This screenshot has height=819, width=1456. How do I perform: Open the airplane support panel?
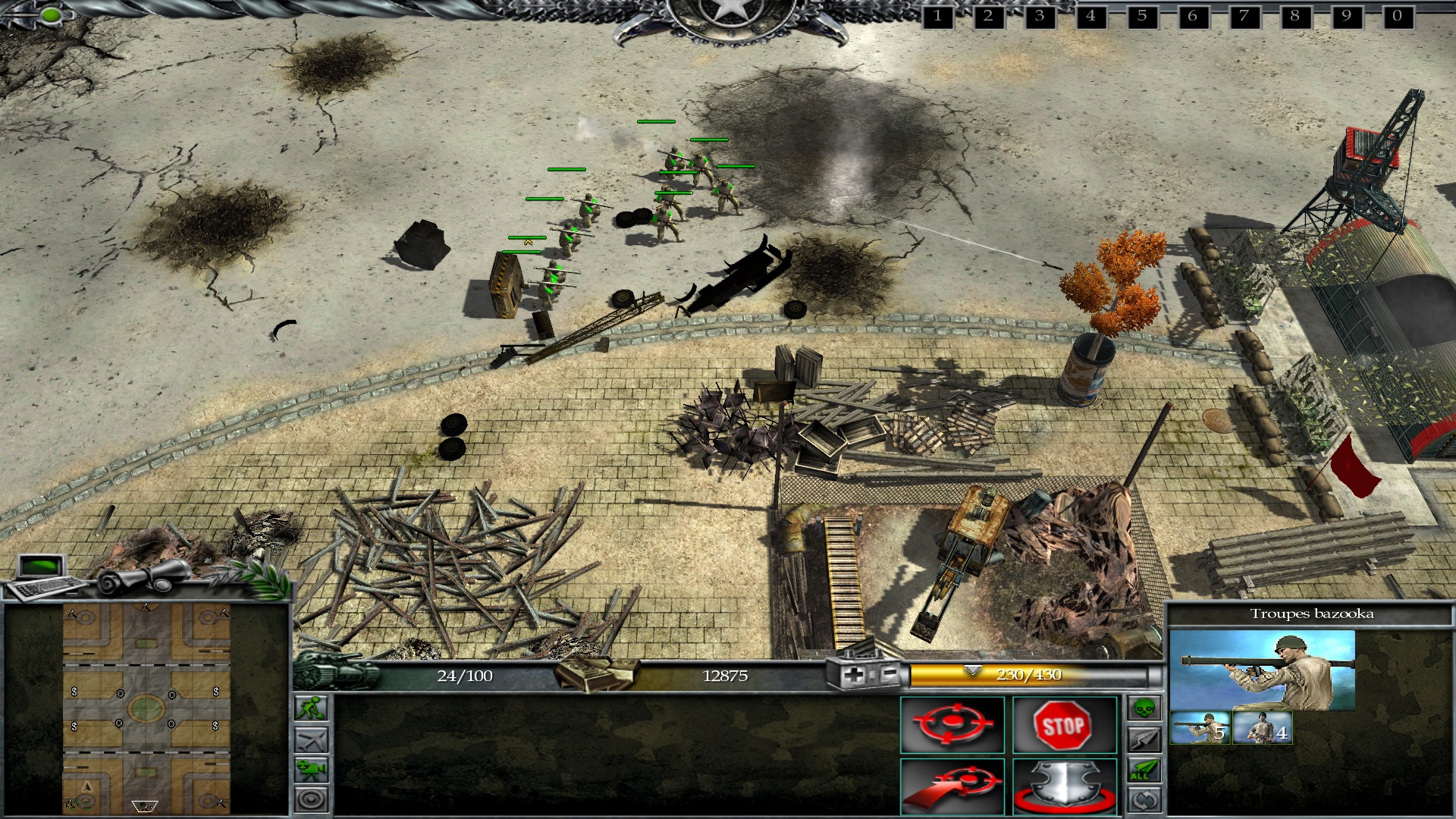(x=312, y=739)
